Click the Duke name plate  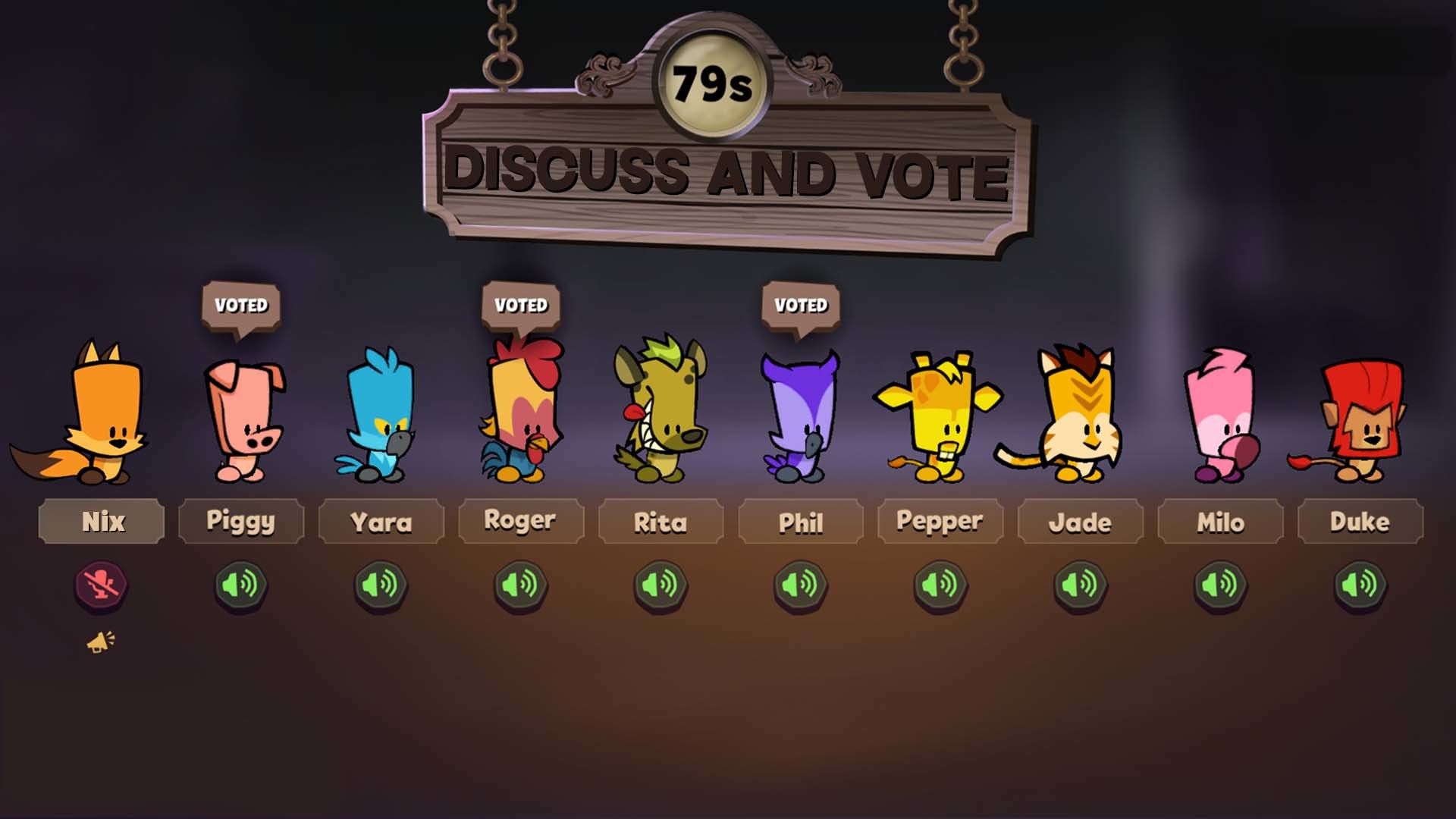[x=1360, y=521]
